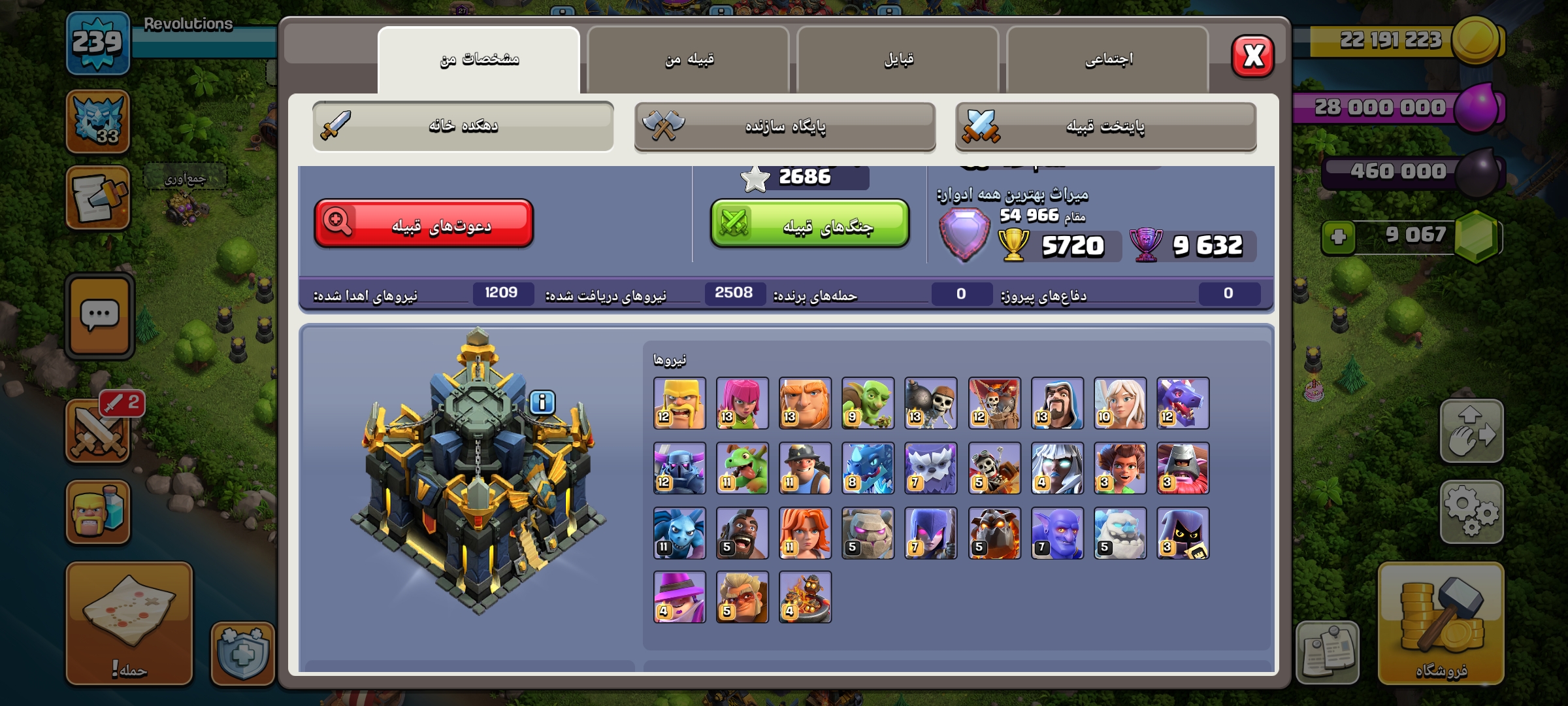The image size is (1568, 706).
Task: Open the army barbarian and potion button
Action: coord(98,512)
